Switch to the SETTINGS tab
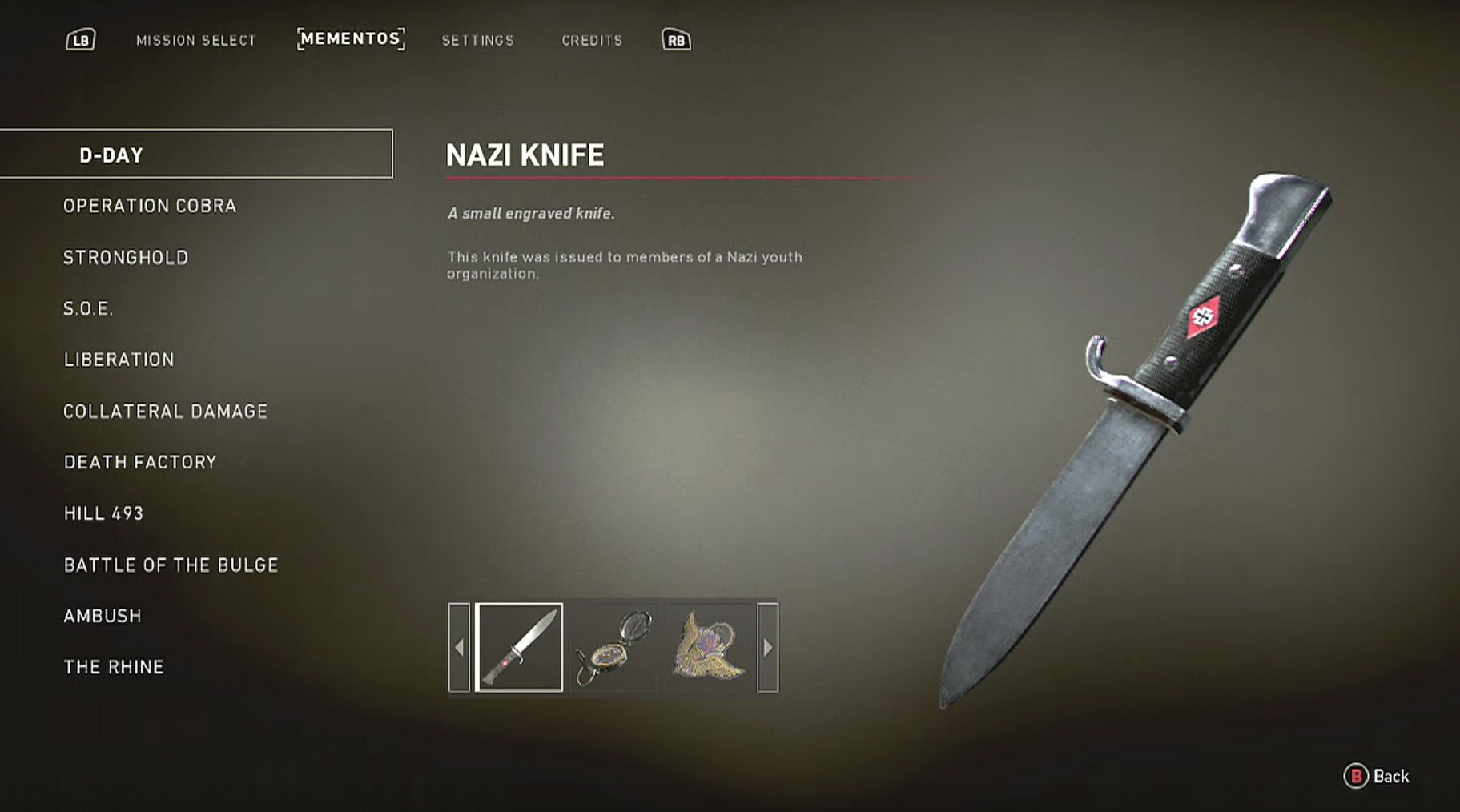The height and width of the screenshot is (812, 1460). pos(478,40)
